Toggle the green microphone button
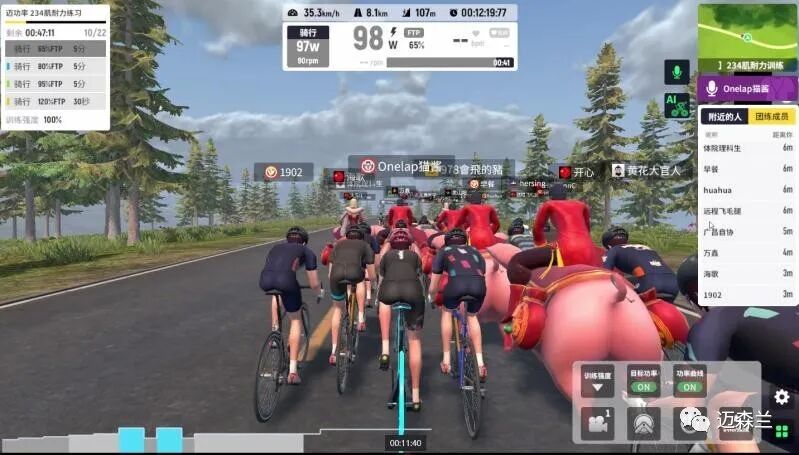 (x=677, y=72)
